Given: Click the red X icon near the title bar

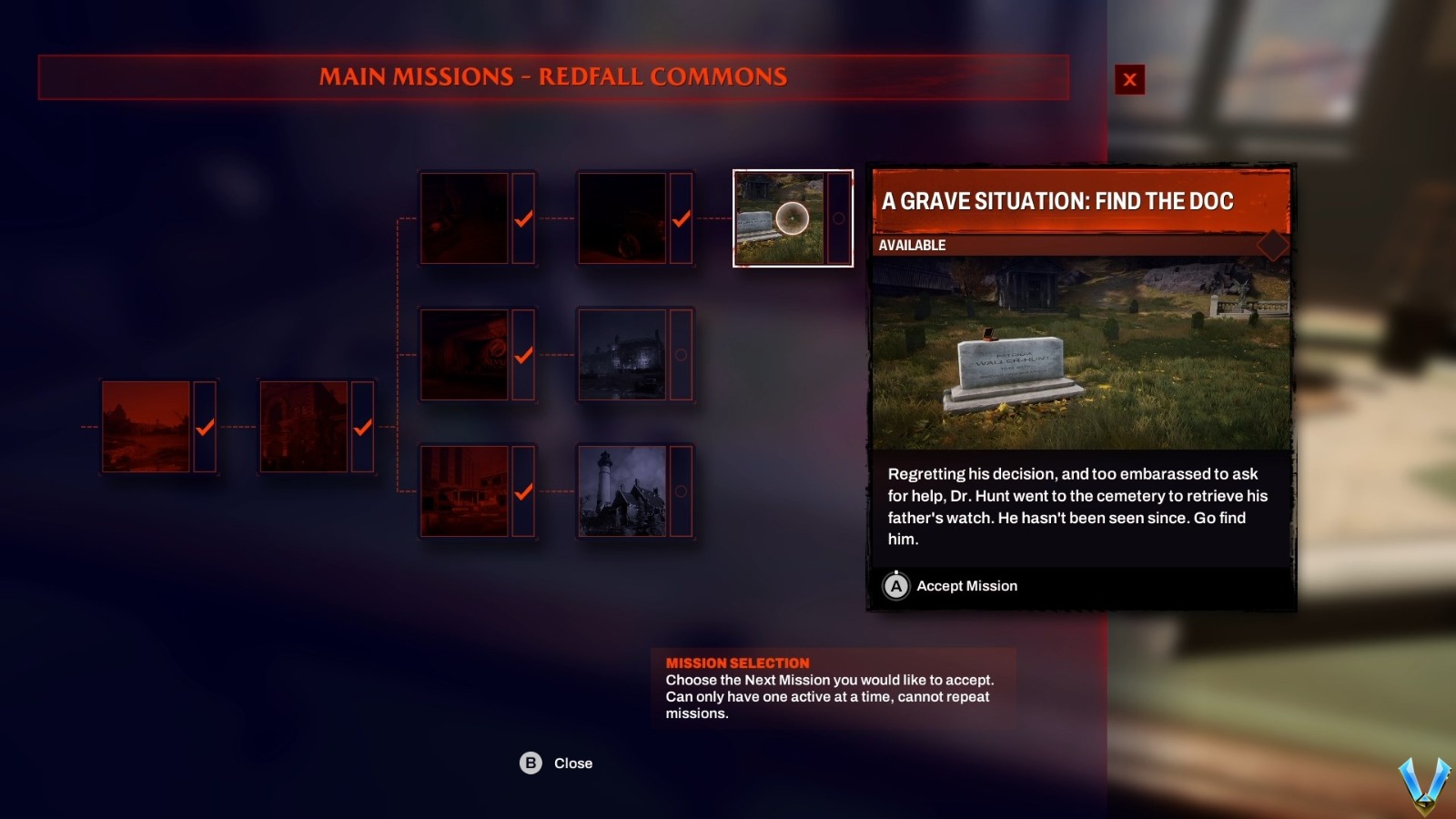Looking at the screenshot, I should (x=1129, y=78).
